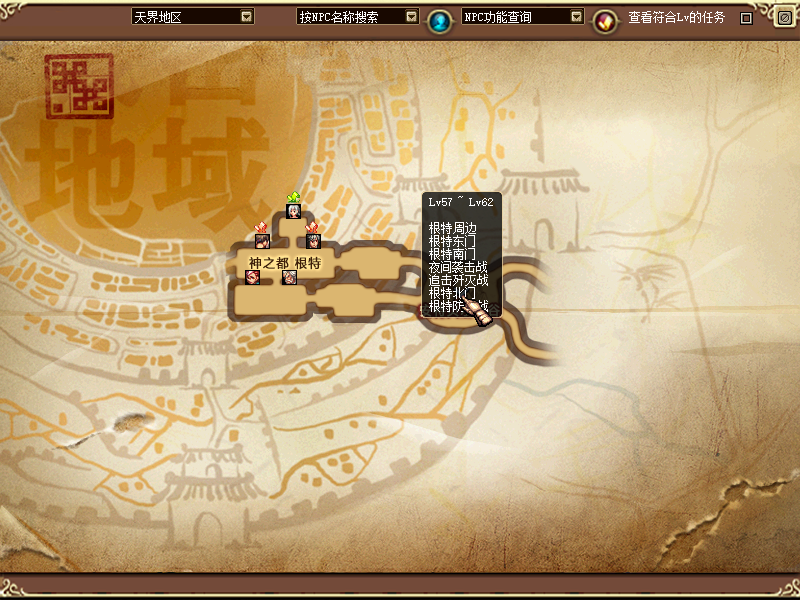Open the NPC功能查询 dropdown
The image size is (800, 600).
pos(576,17)
